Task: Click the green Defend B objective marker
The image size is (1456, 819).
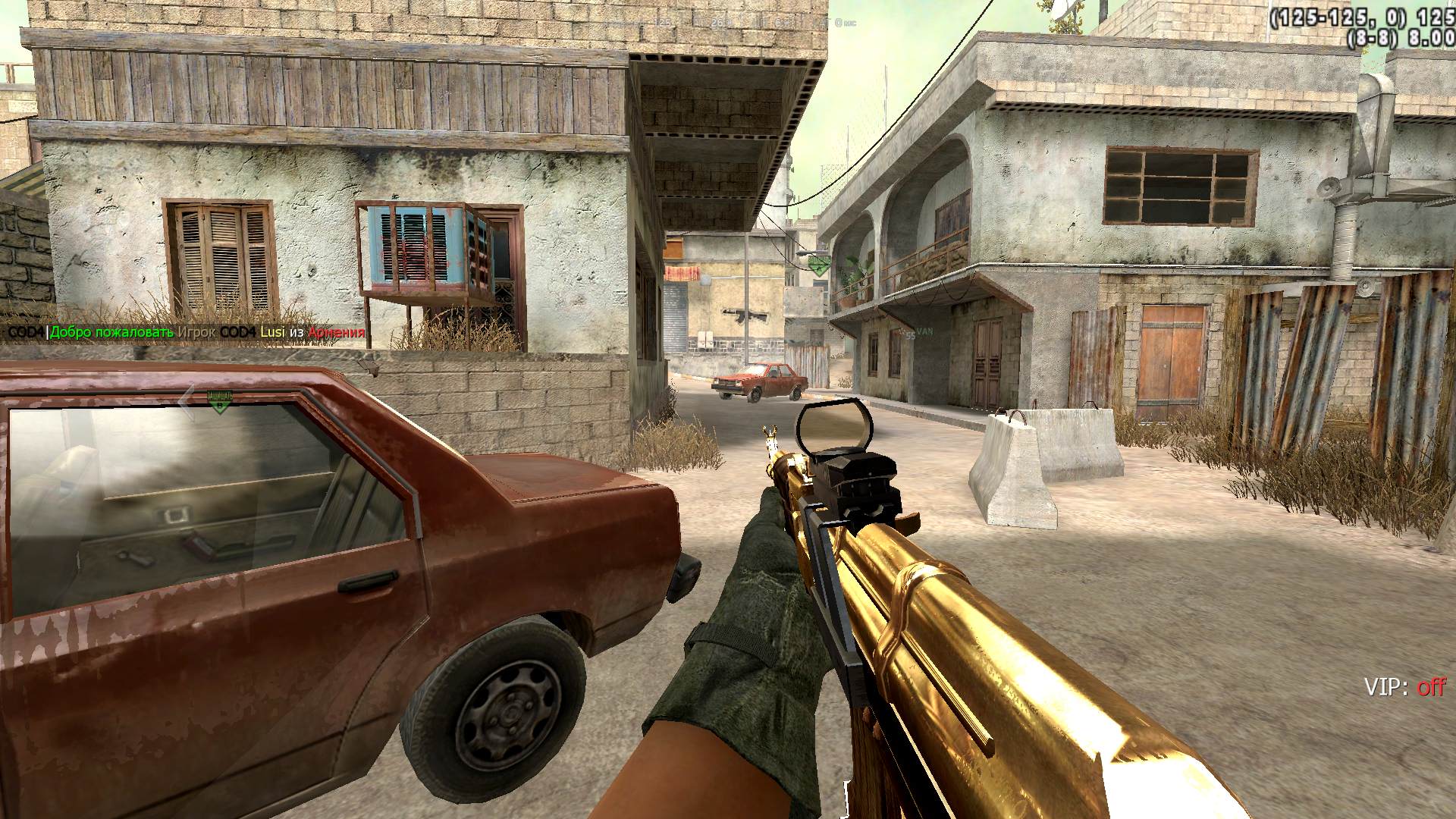Action: click(x=219, y=402)
